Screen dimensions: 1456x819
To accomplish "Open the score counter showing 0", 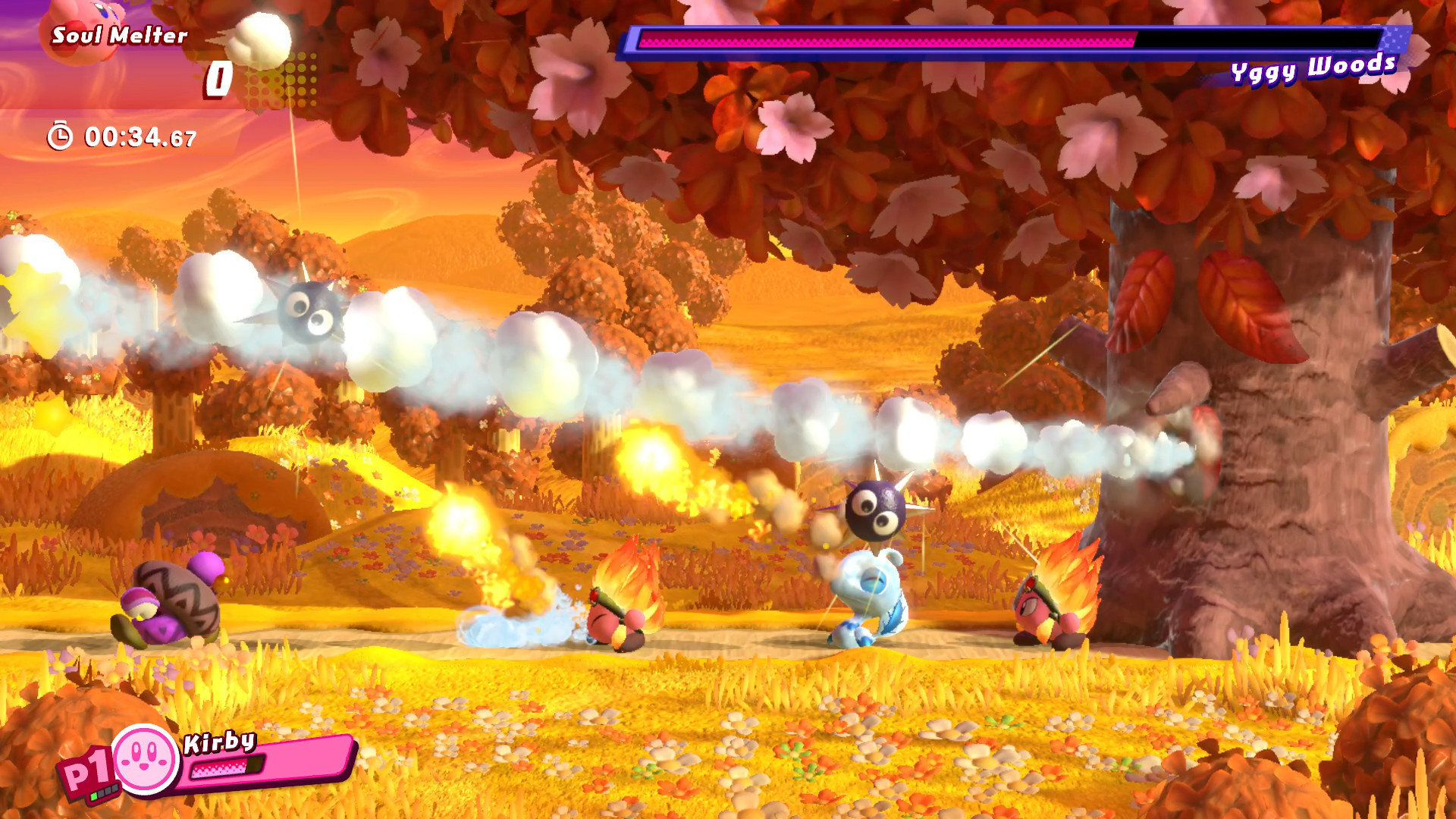I will [x=217, y=76].
